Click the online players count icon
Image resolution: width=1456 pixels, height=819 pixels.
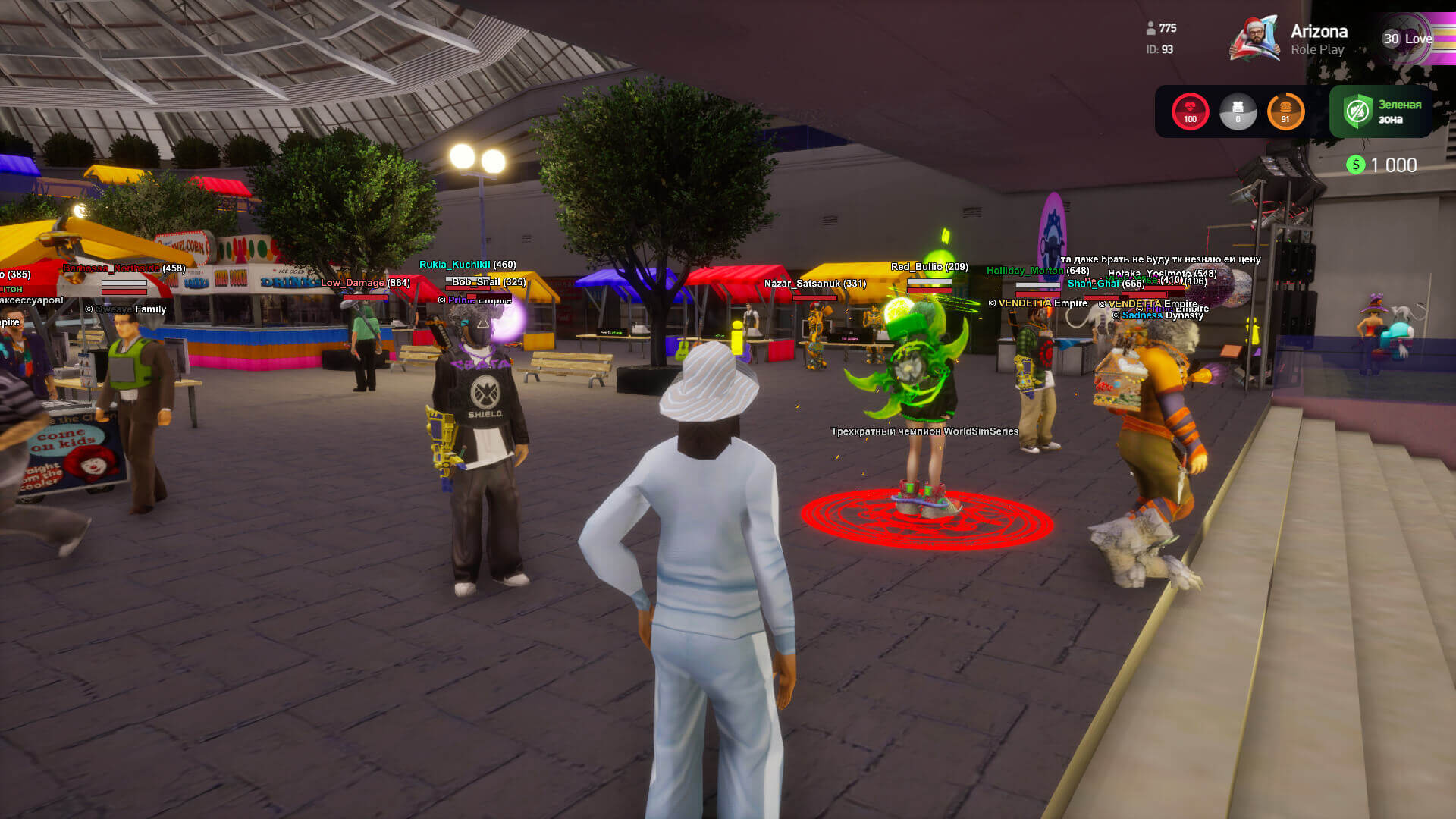click(1150, 28)
